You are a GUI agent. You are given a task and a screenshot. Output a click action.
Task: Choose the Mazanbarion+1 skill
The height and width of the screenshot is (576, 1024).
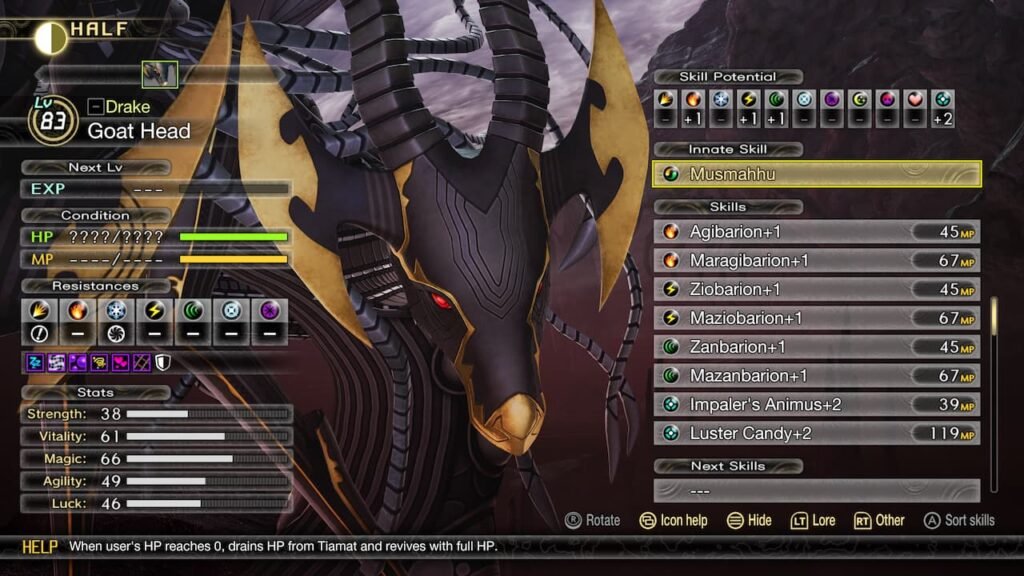(x=816, y=376)
